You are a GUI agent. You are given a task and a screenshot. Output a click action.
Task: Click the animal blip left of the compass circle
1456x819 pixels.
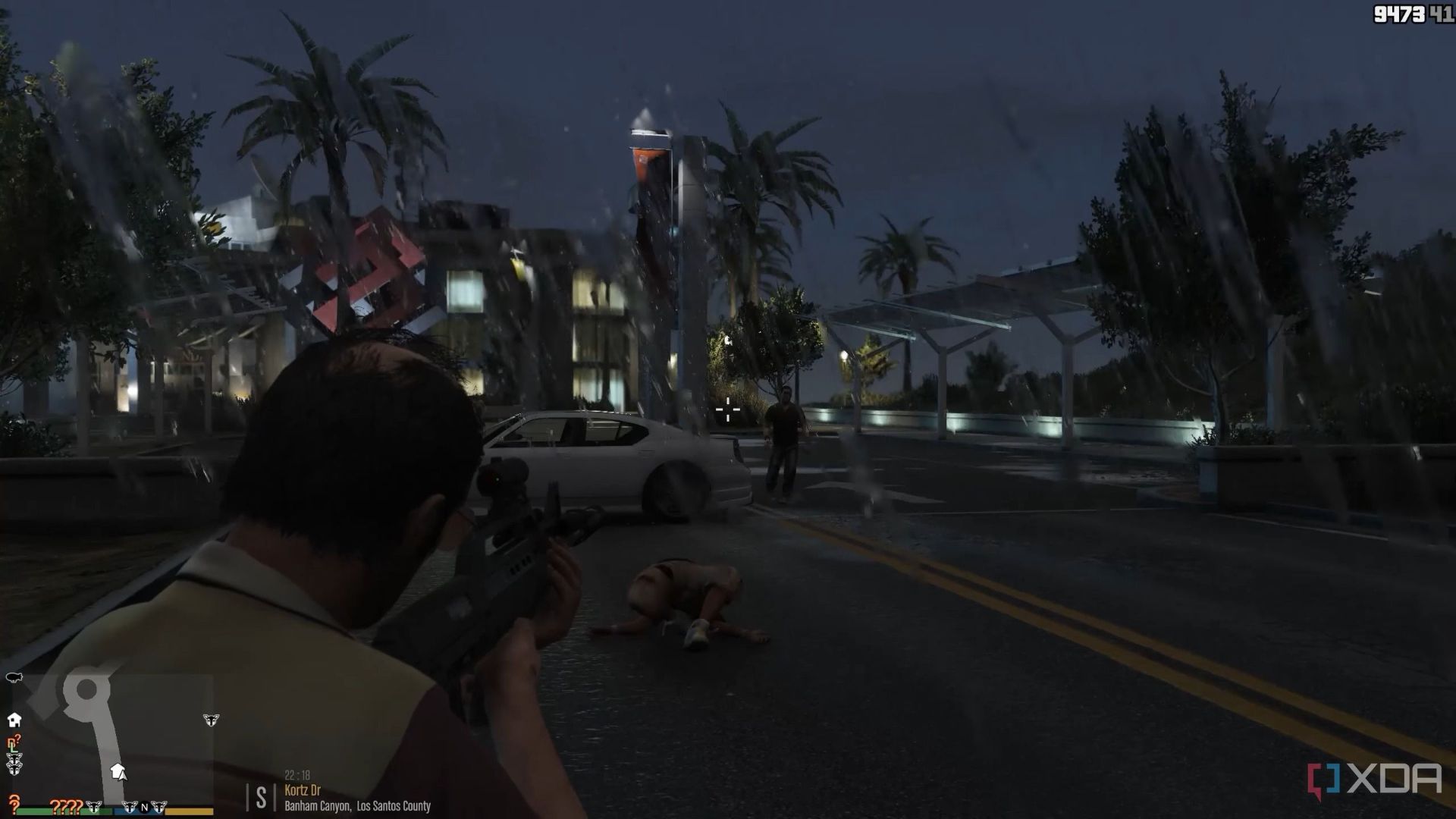coord(130,807)
